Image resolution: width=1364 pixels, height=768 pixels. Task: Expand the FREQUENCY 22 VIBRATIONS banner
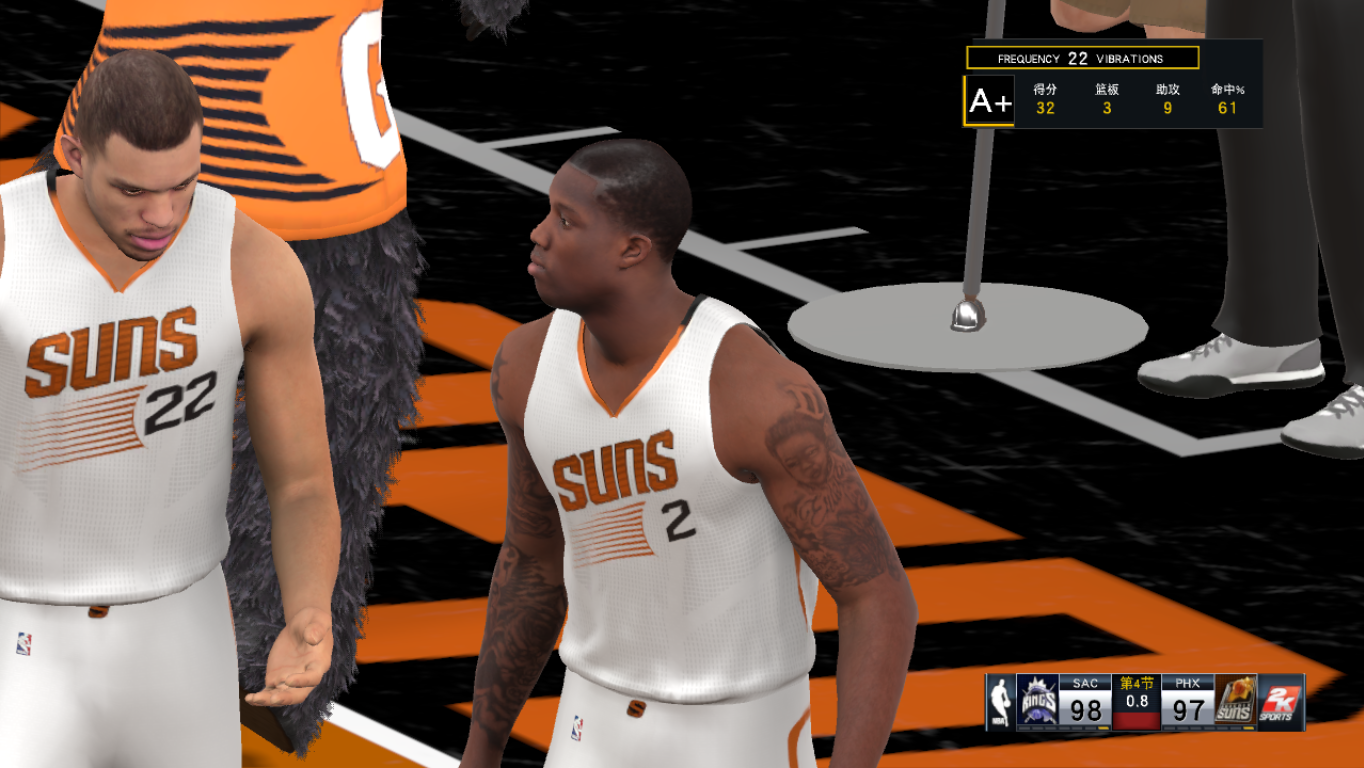pyautogui.click(x=1081, y=58)
